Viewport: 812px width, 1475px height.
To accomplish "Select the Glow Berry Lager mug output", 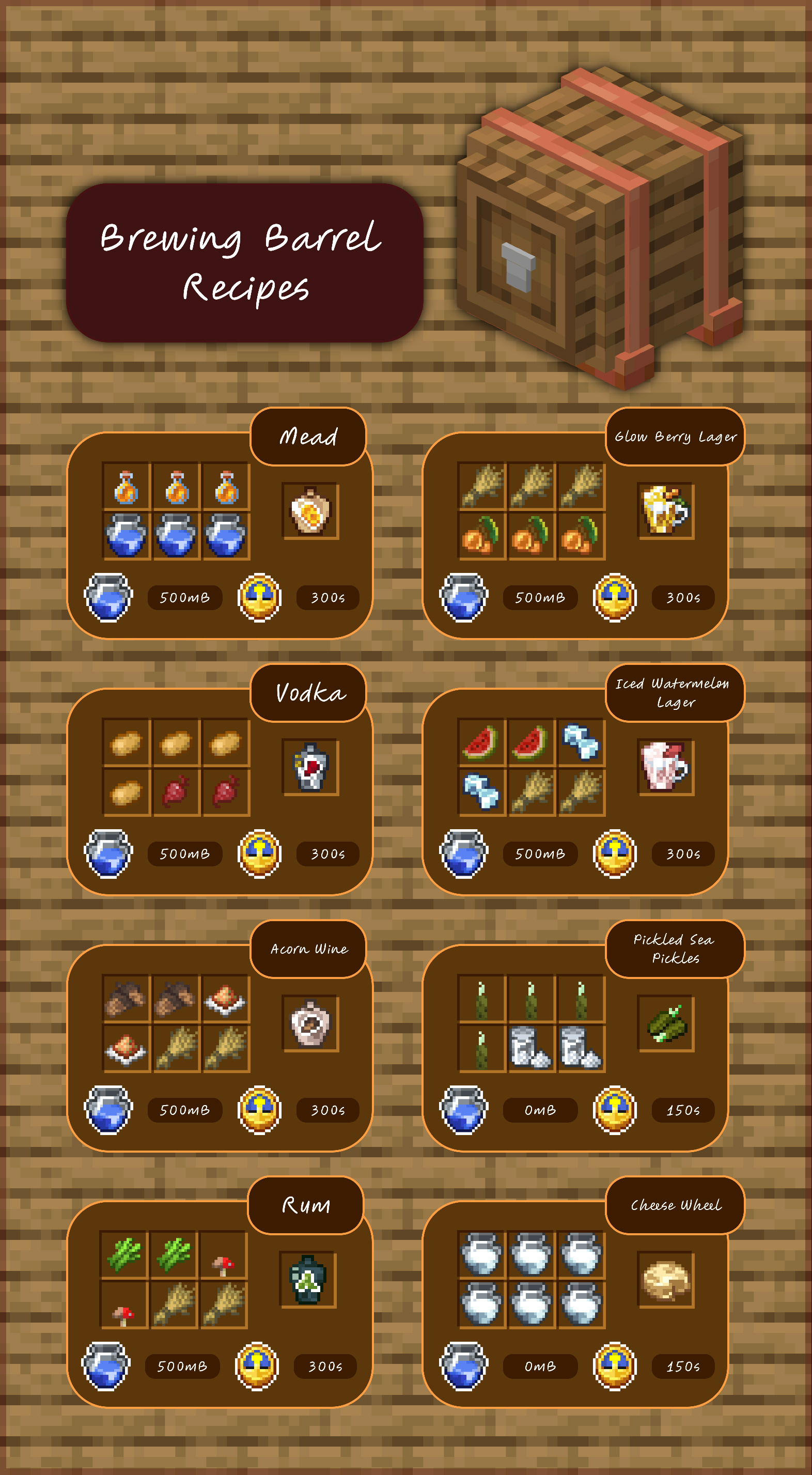I will [x=665, y=511].
